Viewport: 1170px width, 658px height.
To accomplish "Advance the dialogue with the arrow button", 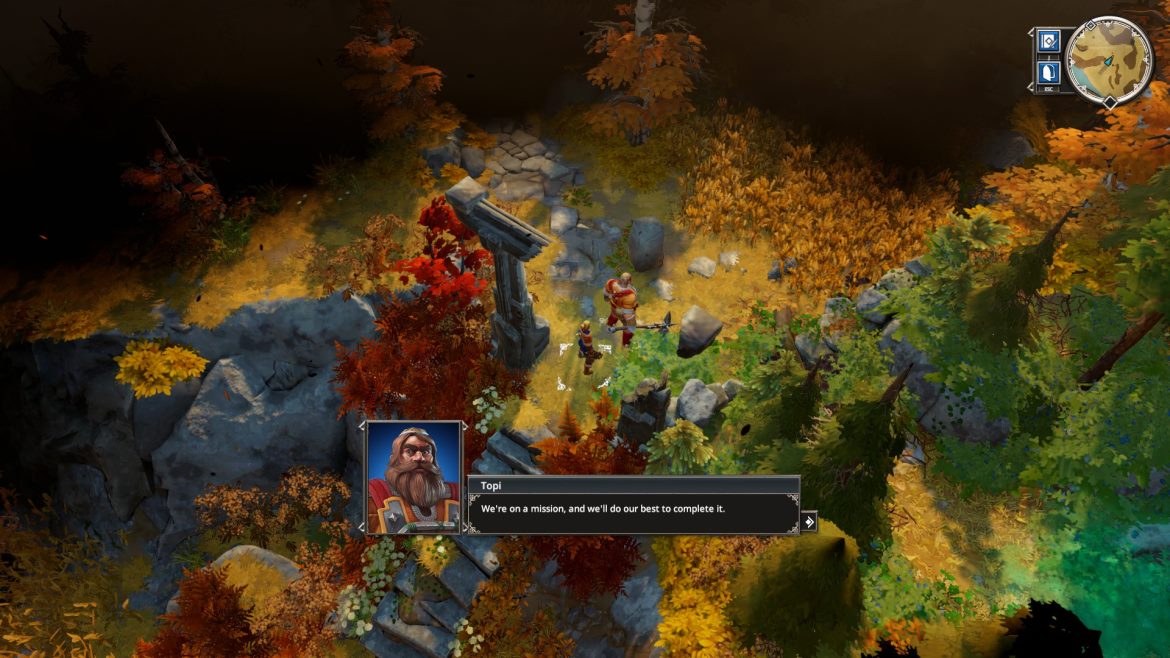I will tap(808, 521).
